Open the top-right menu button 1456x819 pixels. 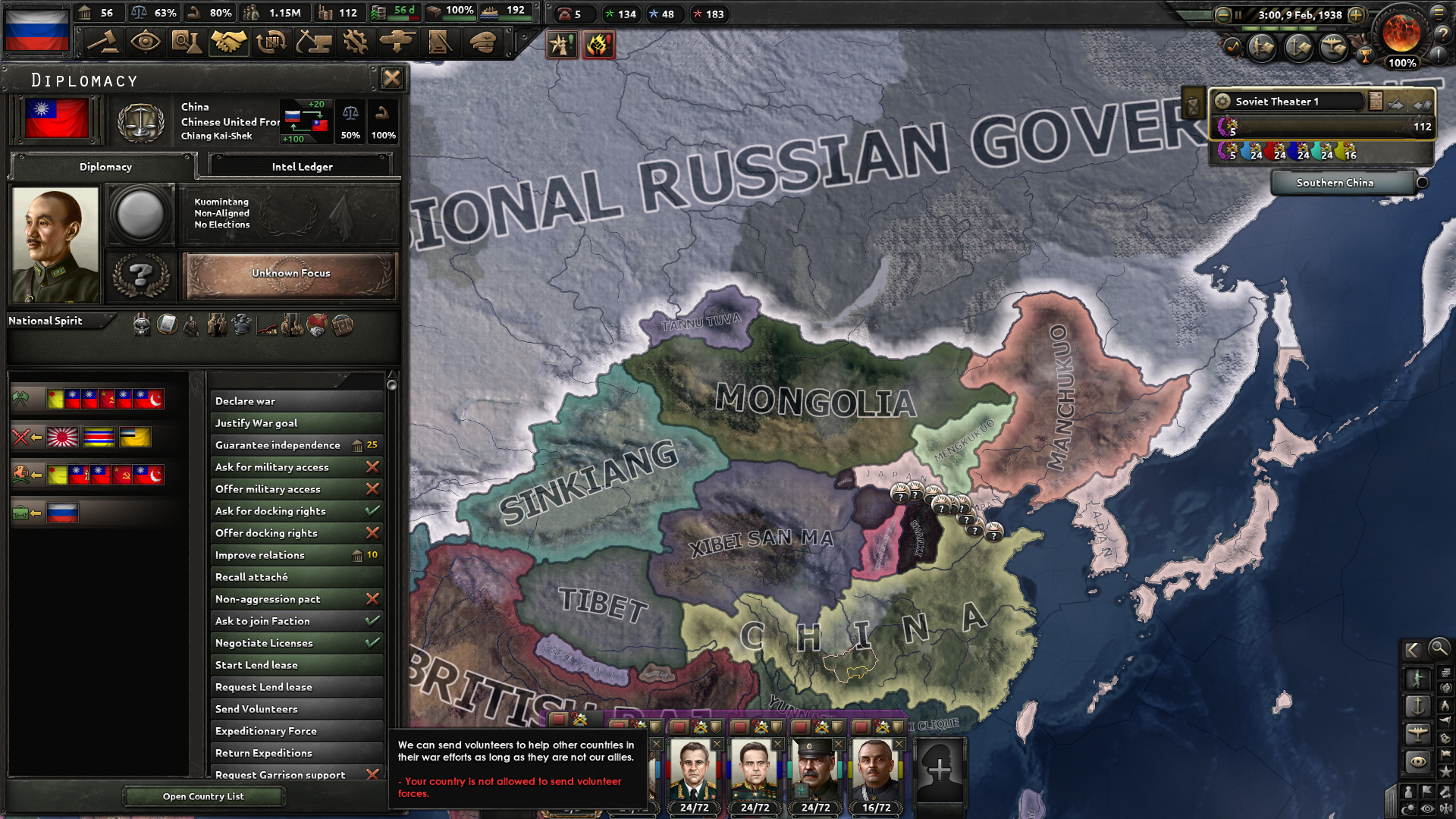tap(1440, 13)
